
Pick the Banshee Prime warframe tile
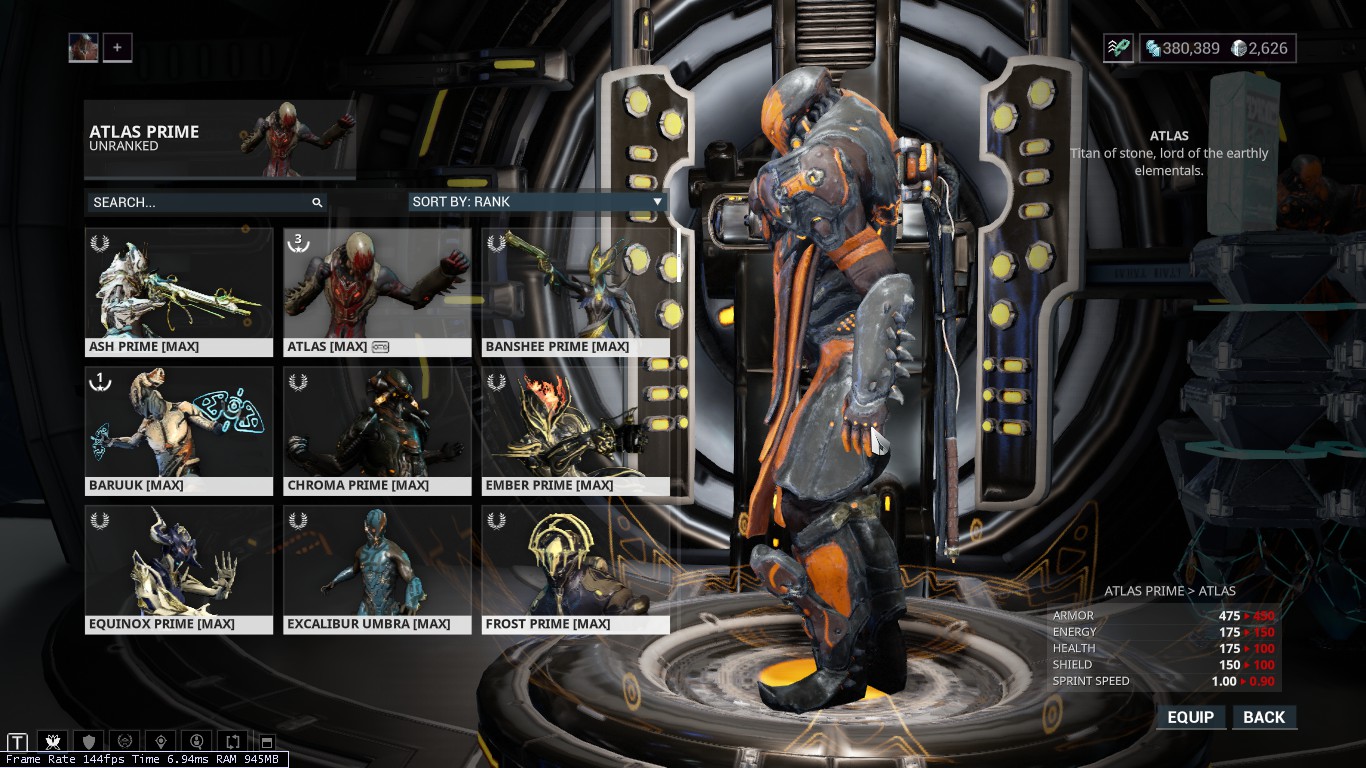tap(575, 291)
